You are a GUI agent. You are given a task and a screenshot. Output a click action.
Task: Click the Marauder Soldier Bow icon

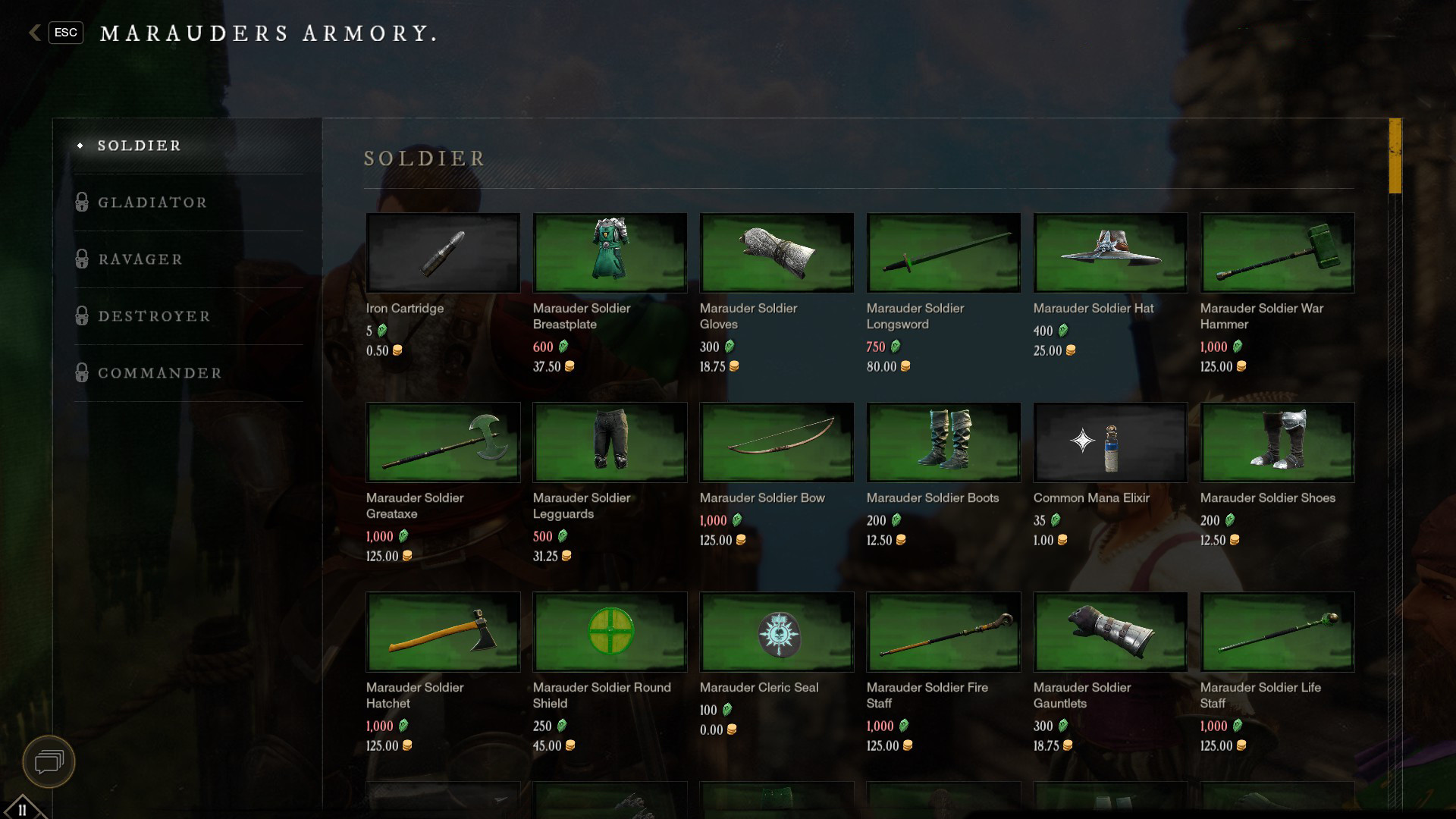click(777, 442)
